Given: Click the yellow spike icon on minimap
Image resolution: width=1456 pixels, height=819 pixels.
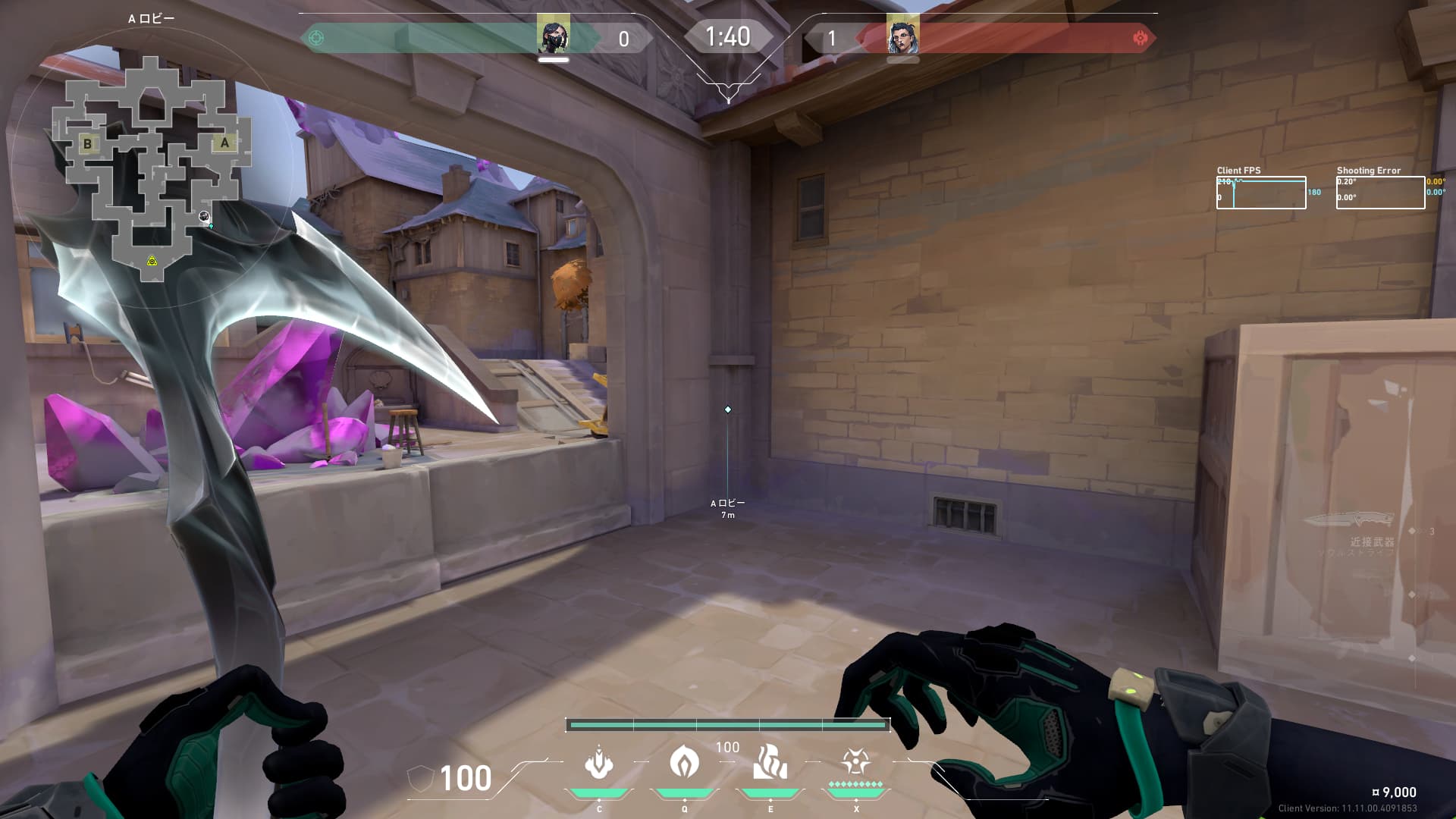Looking at the screenshot, I should click(x=152, y=261).
